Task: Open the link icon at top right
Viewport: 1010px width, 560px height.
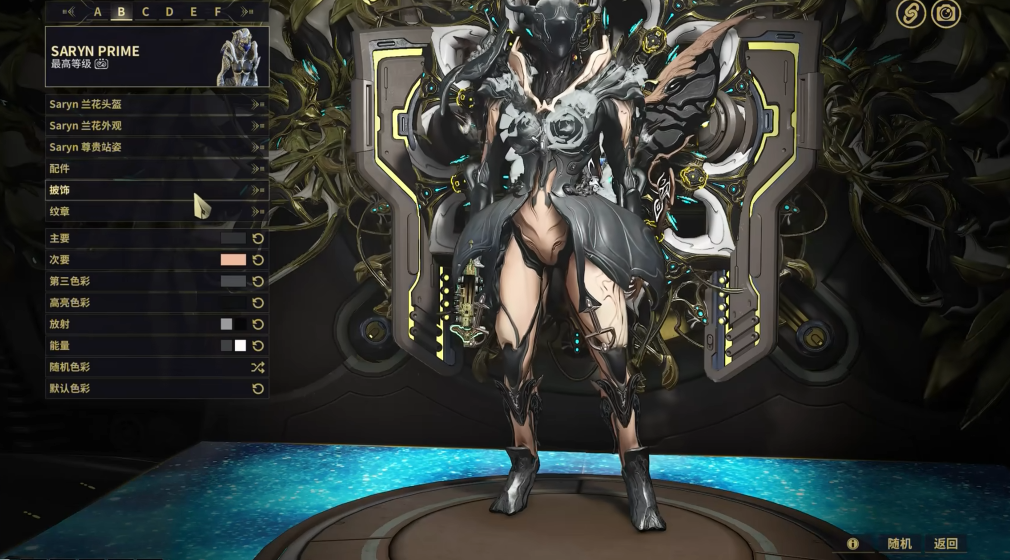Action: point(910,13)
